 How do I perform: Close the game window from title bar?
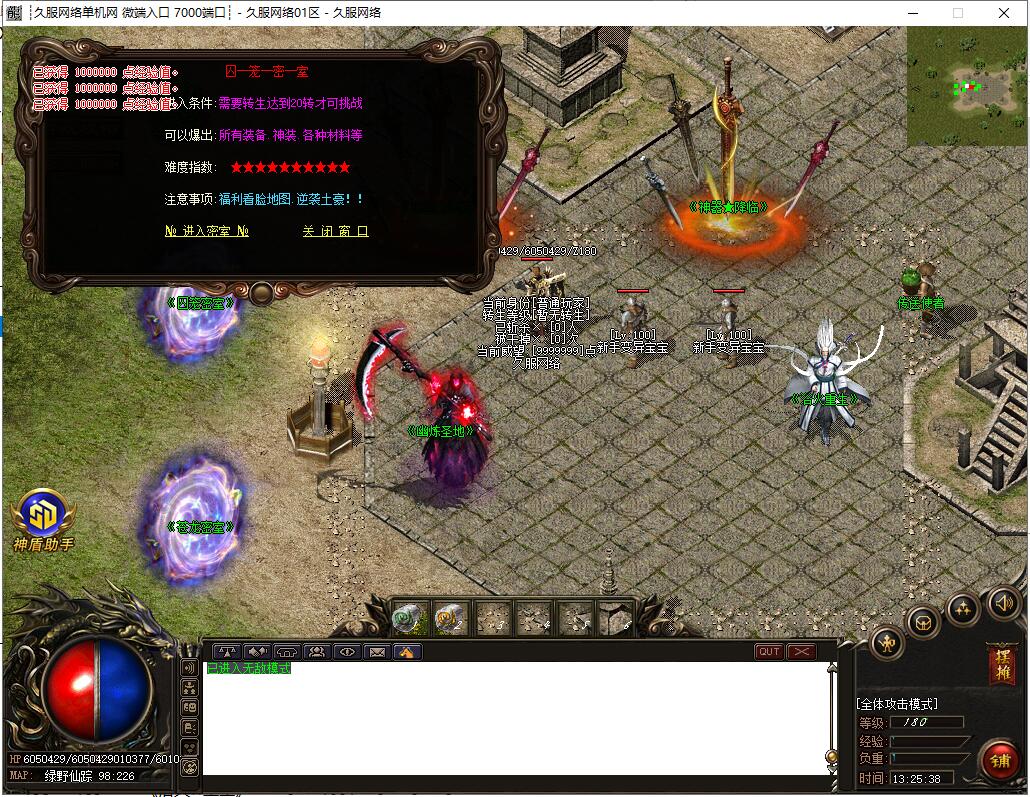1004,13
